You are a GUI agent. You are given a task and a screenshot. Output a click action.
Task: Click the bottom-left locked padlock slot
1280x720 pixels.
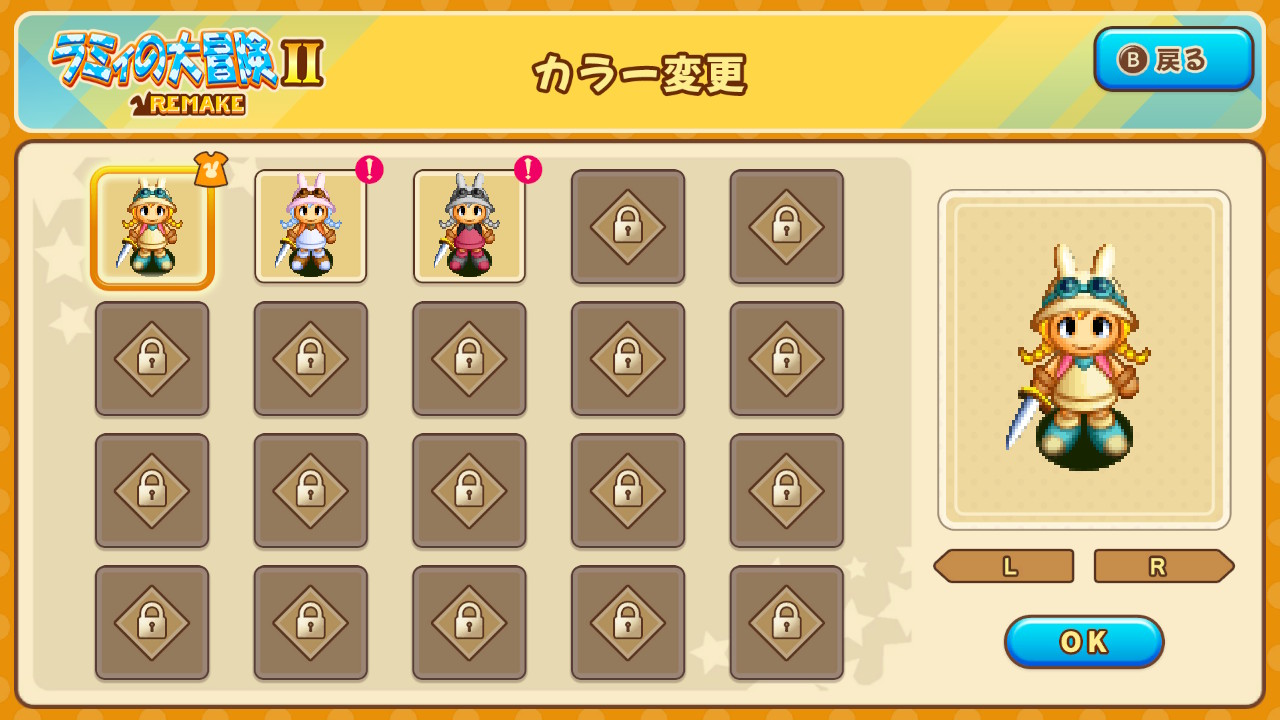152,623
